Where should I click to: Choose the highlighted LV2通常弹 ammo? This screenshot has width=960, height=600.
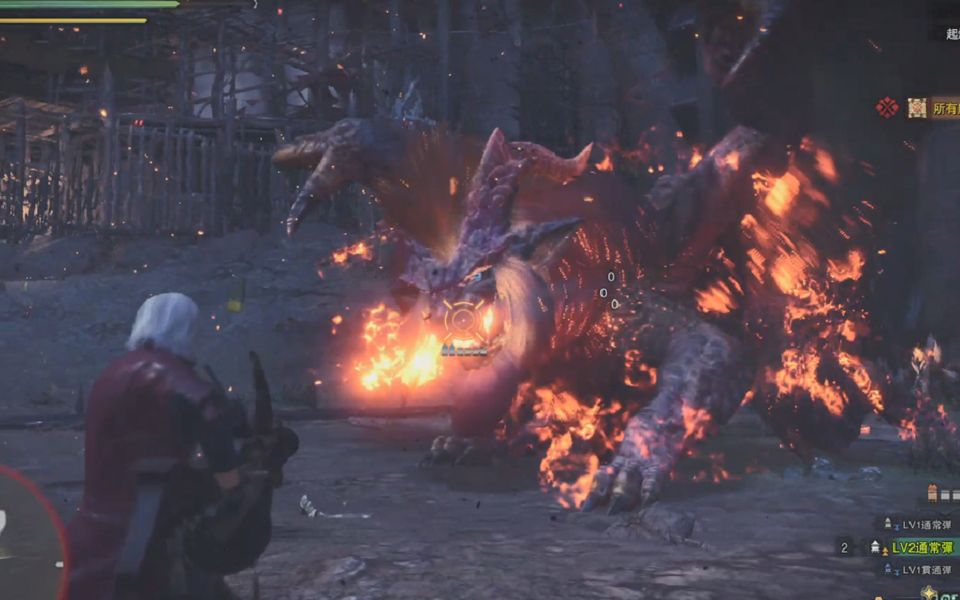[918, 547]
